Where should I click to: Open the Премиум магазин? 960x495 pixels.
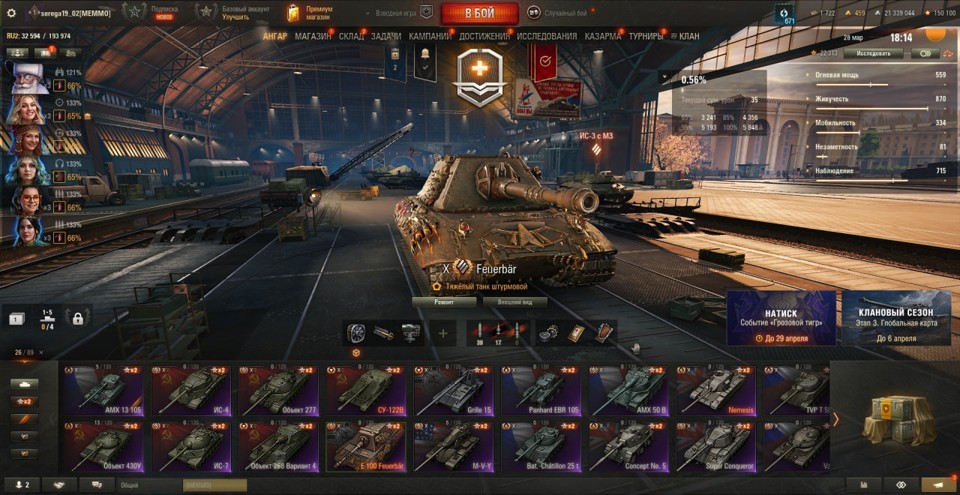tap(312, 13)
